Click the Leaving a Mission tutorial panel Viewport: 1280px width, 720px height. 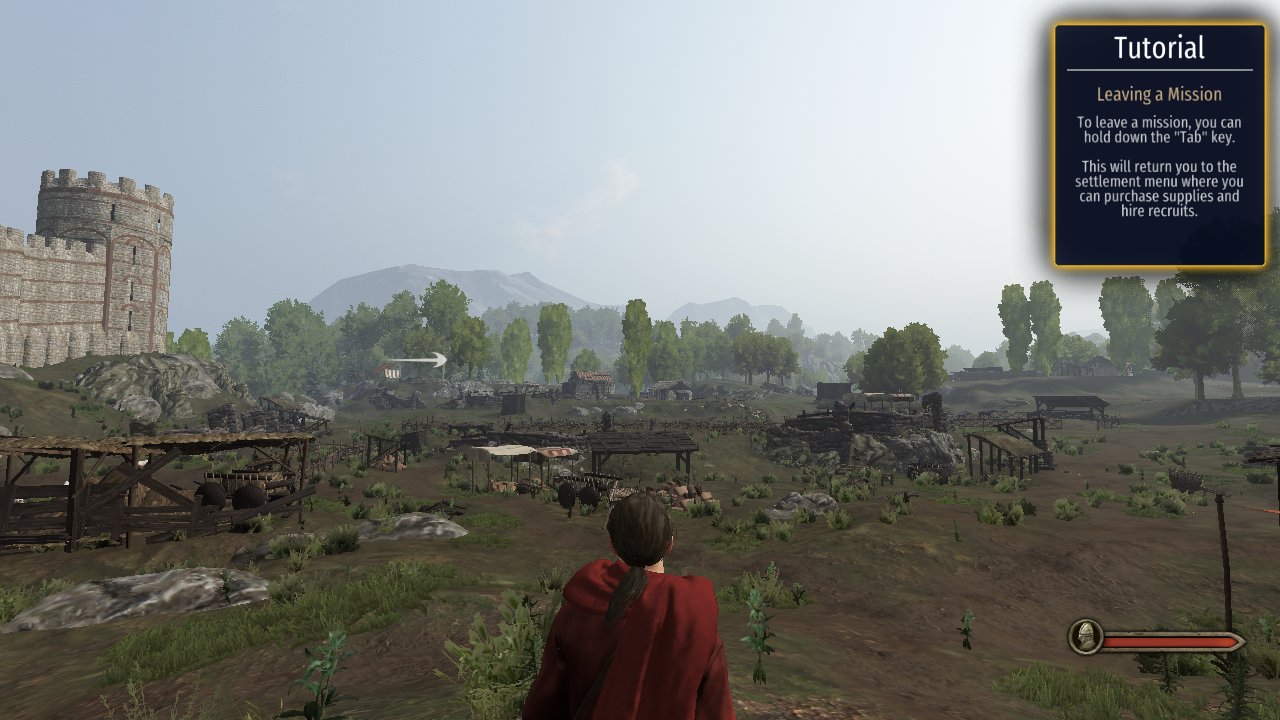coord(1159,146)
